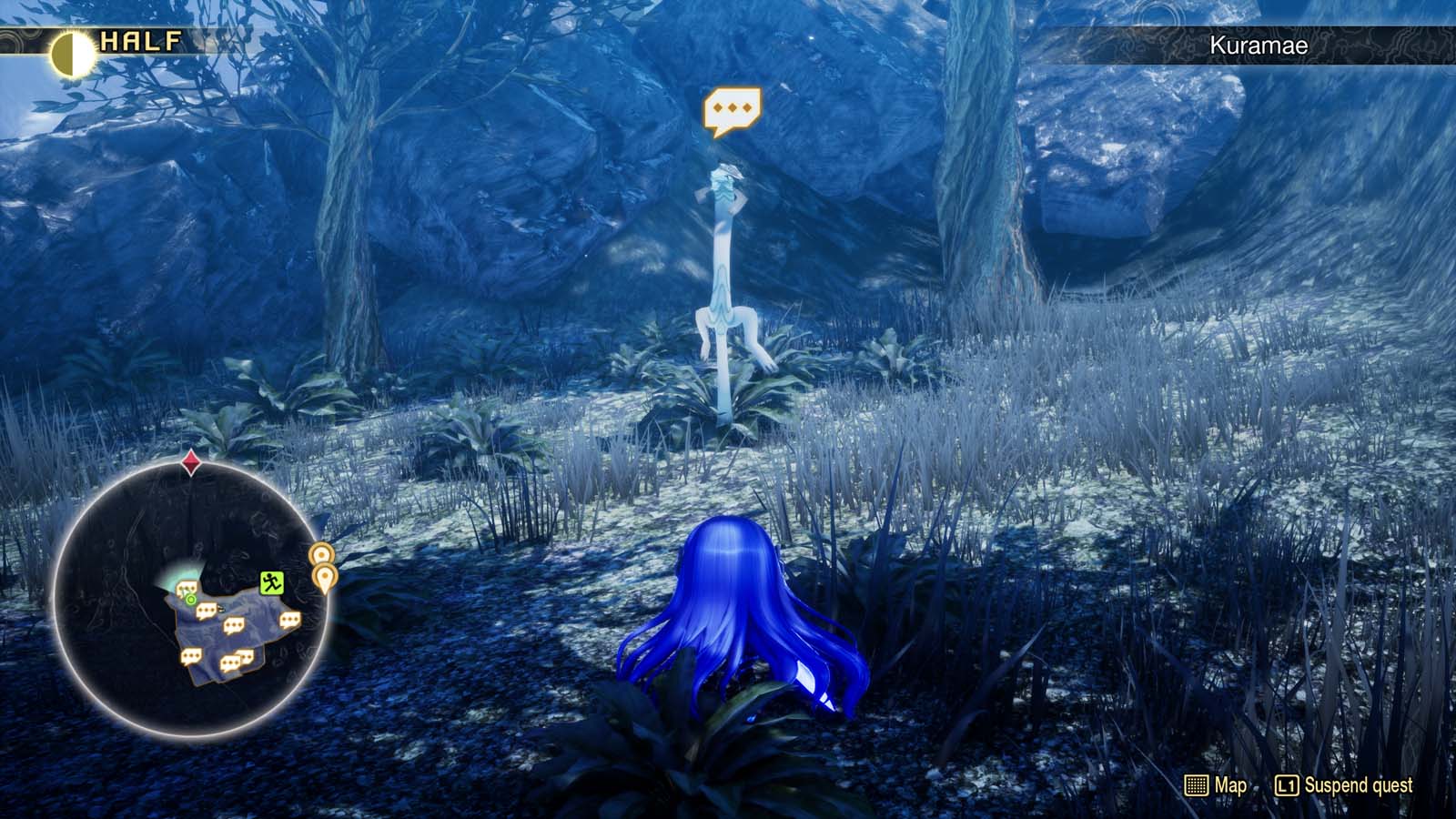Click the red north compass diamond atop the minimap
1456x819 pixels.
192,461
